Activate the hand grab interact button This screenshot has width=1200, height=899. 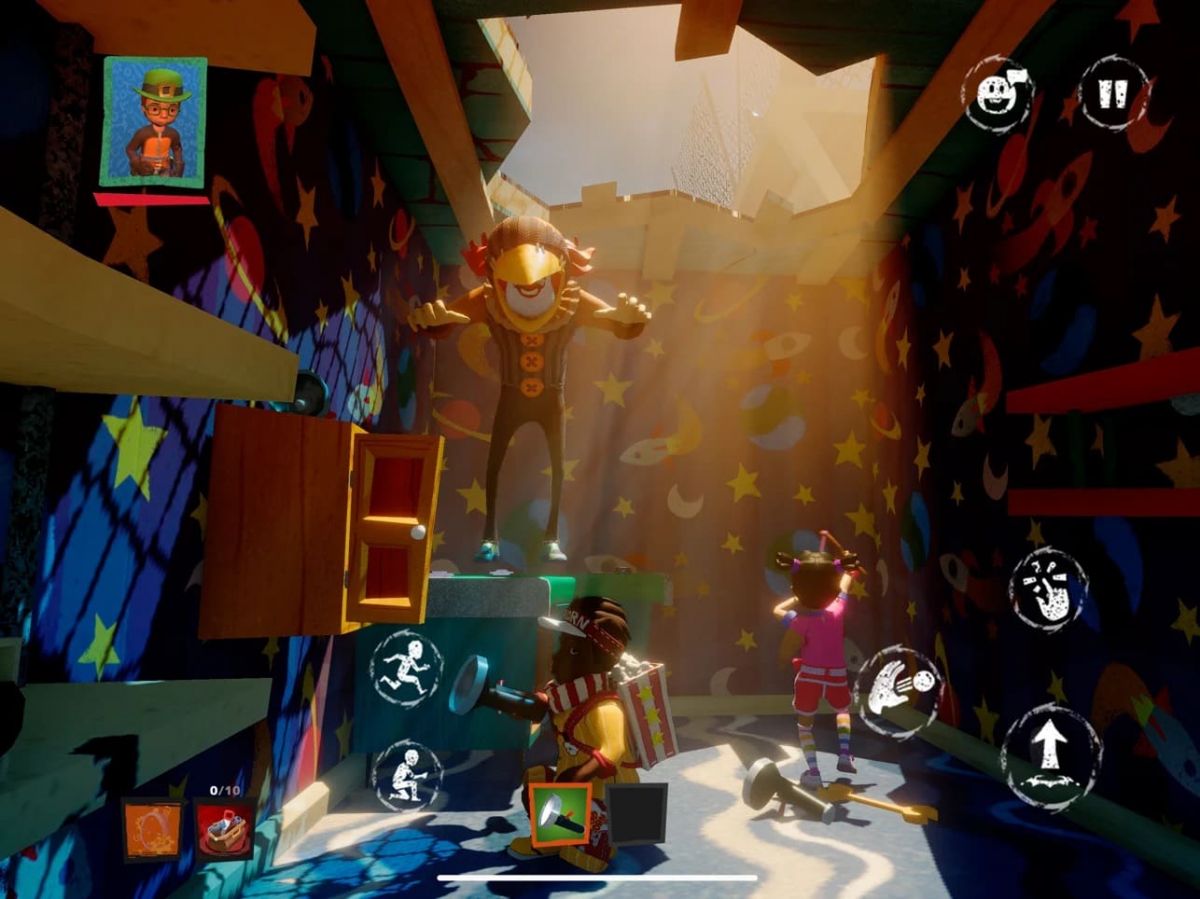(1047, 590)
